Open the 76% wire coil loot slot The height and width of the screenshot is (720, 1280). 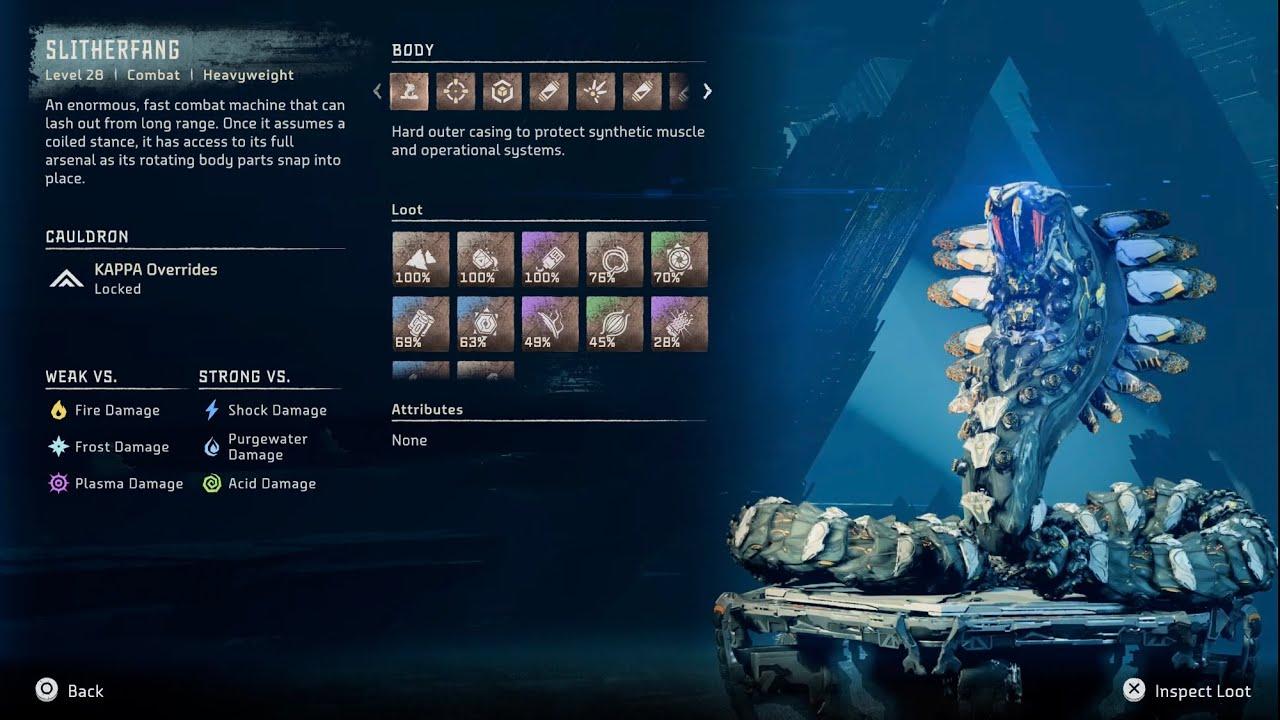pos(615,260)
